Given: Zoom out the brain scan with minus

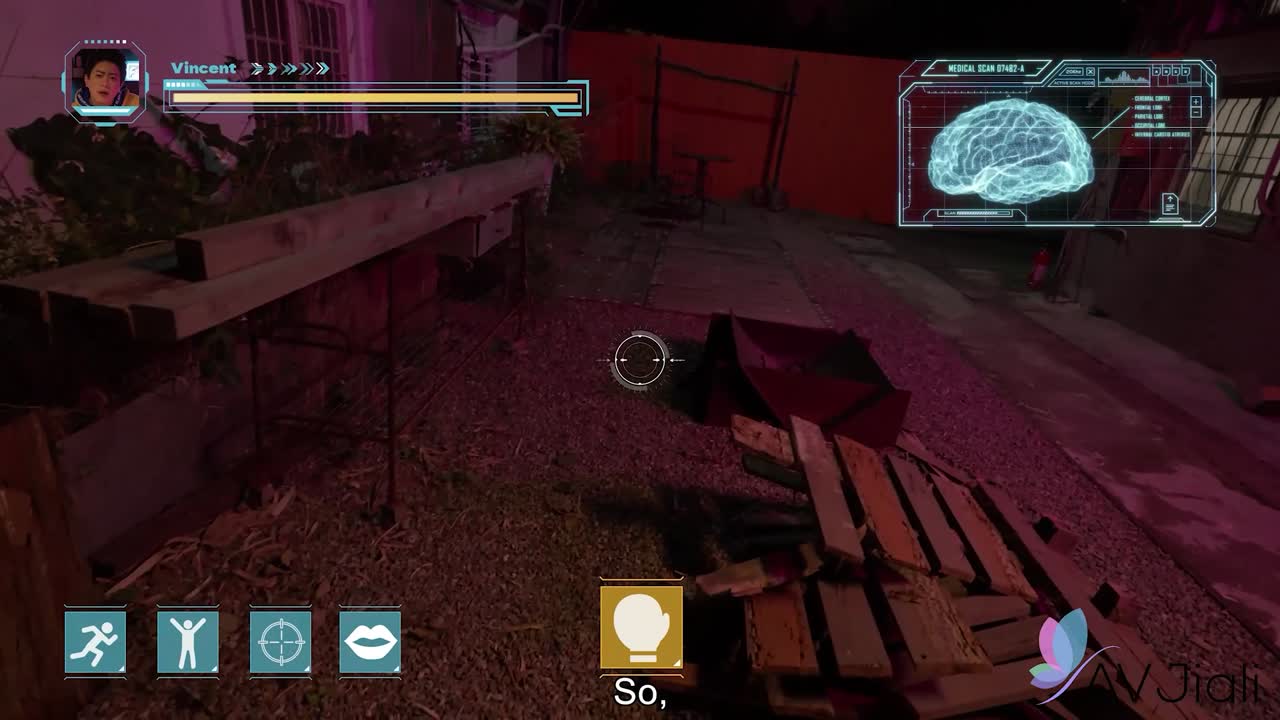Looking at the screenshot, I should point(1196,113).
